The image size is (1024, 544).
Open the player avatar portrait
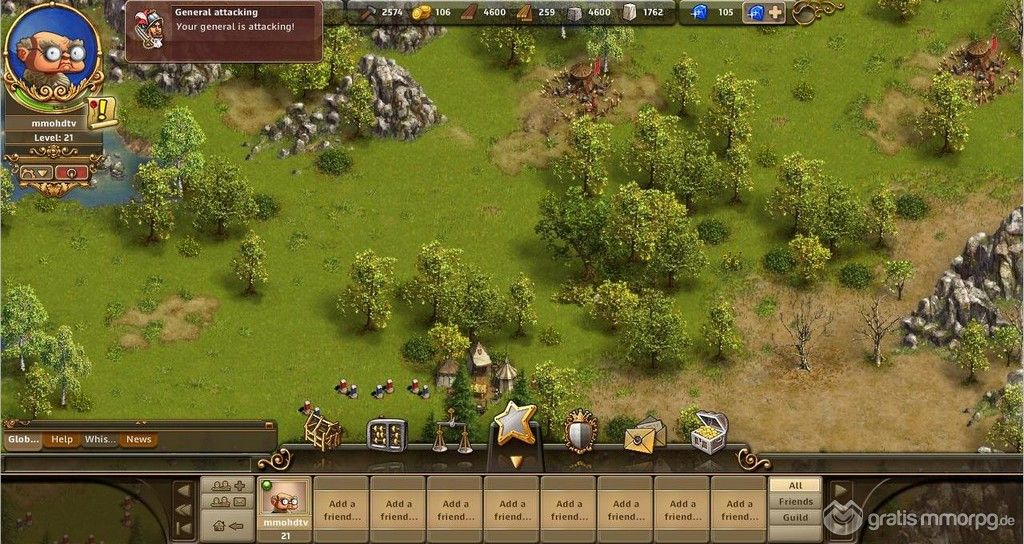pos(53,56)
